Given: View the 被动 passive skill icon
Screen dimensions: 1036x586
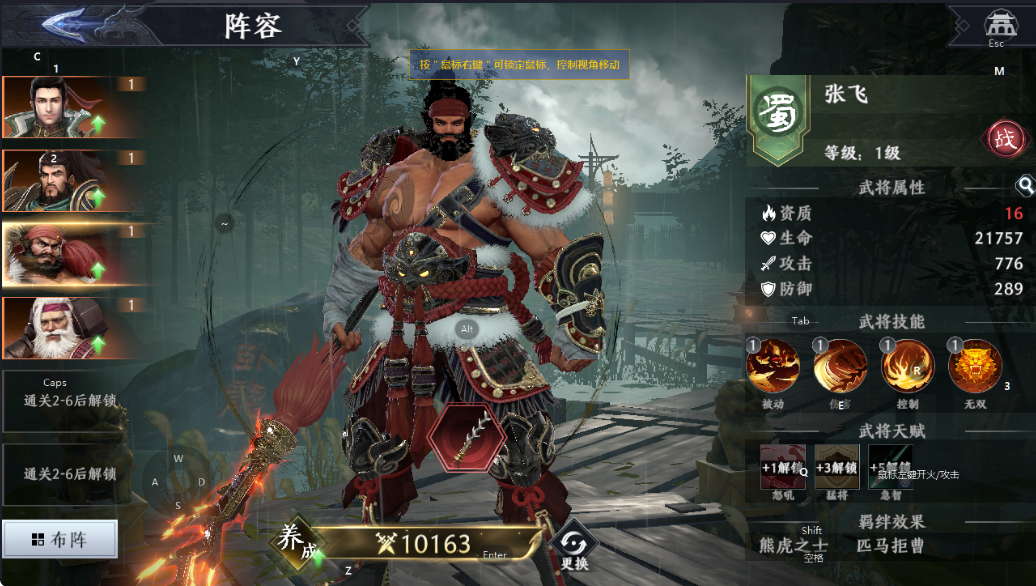Looking at the screenshot, I should point(774,365).
